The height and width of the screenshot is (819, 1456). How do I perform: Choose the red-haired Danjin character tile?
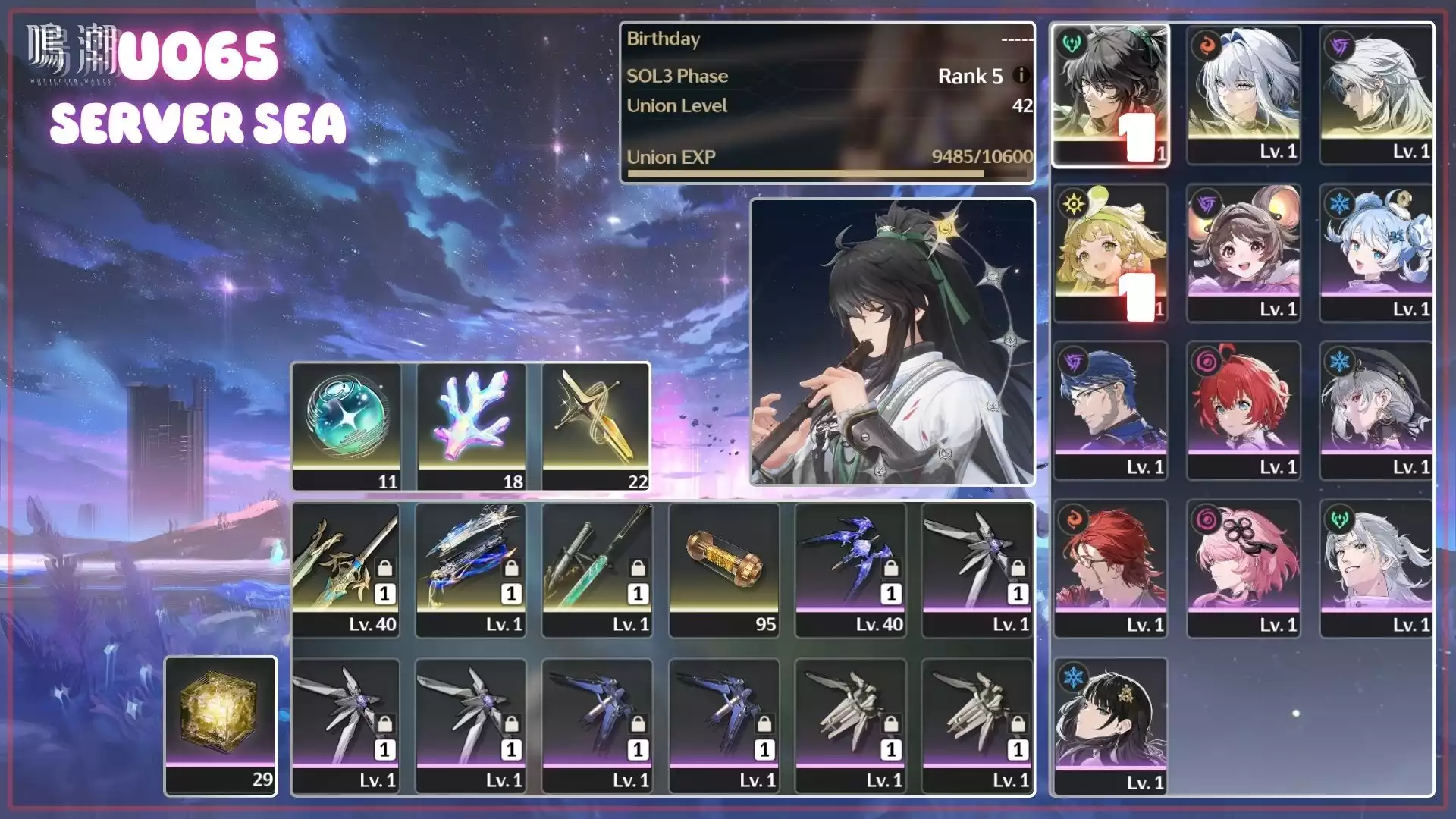1244,410
